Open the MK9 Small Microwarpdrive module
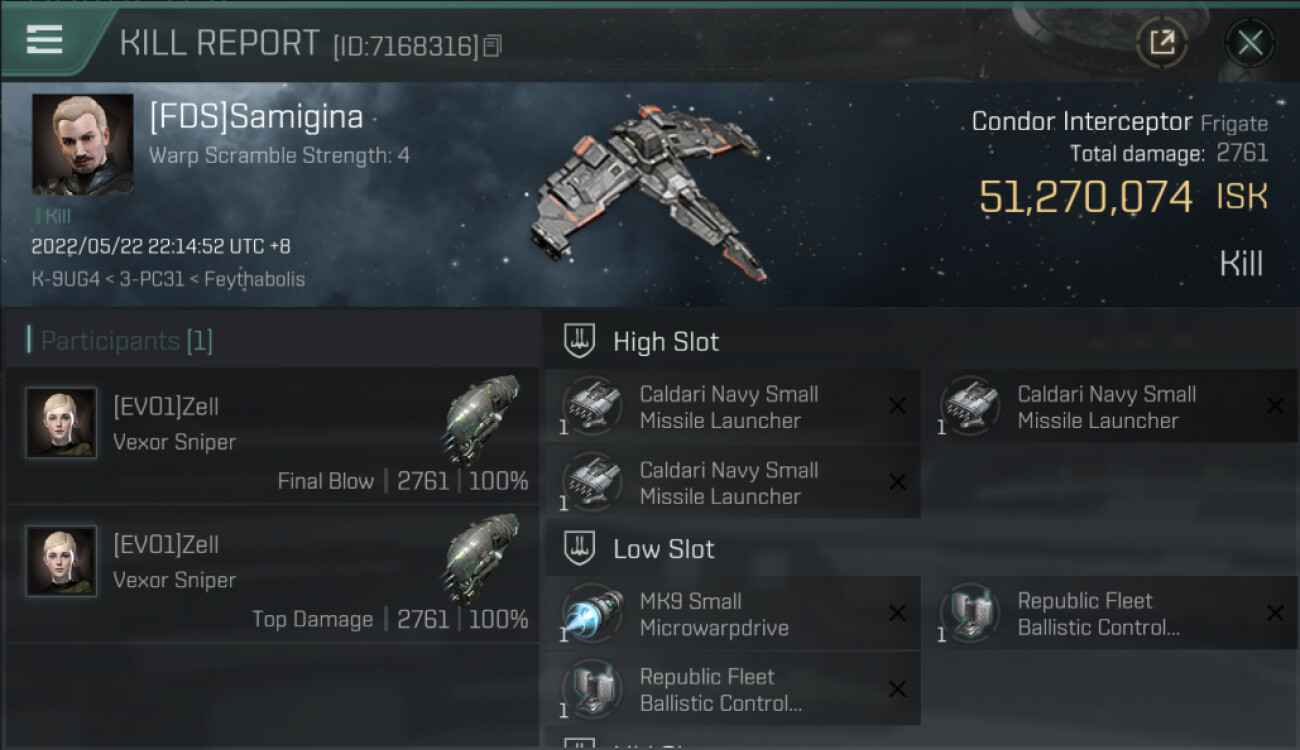The height and width of the screenshot is (750, 1300). tap(732, 615)
